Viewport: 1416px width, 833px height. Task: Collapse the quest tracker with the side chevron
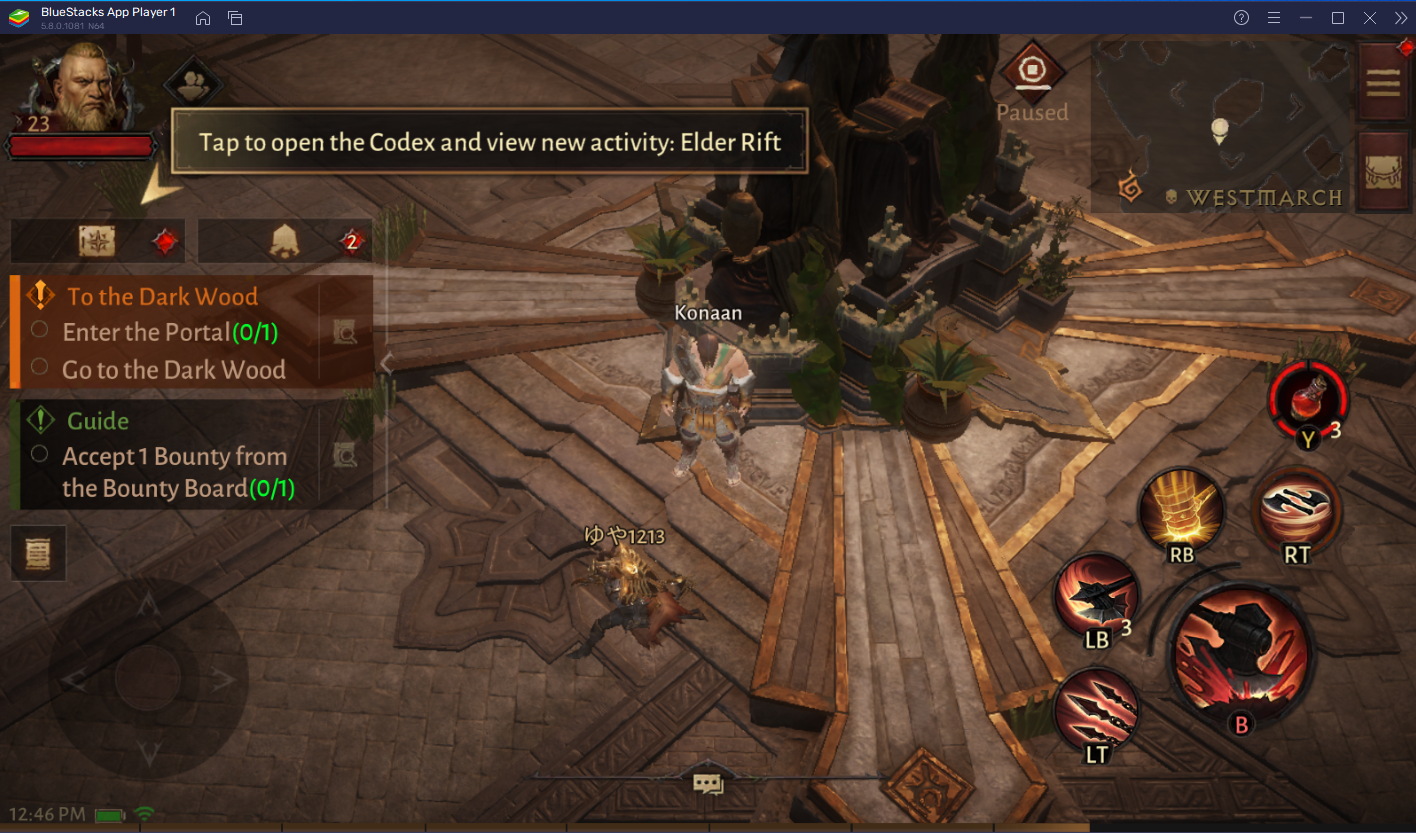point(385,363)
